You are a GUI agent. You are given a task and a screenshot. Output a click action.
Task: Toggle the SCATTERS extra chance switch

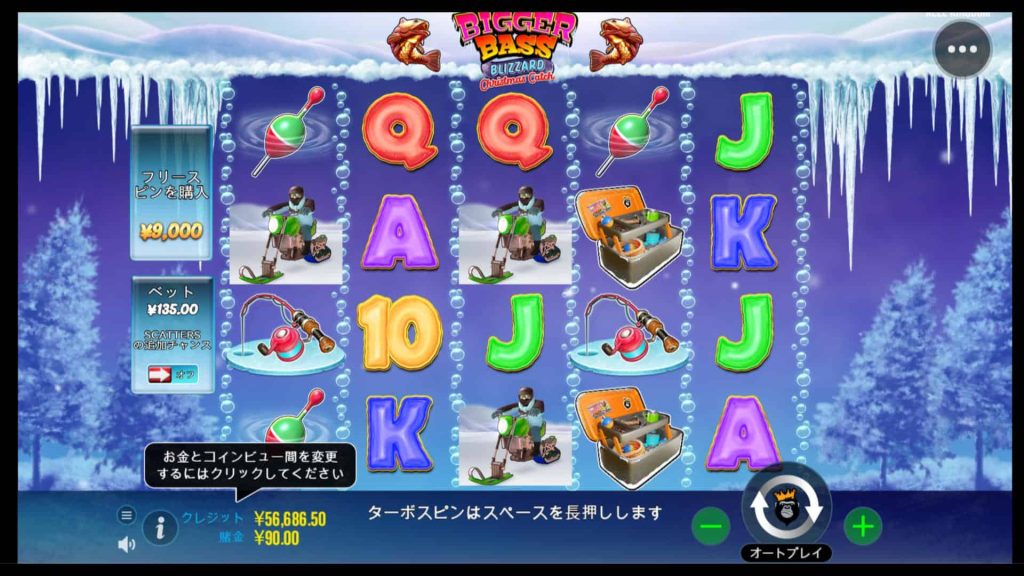click(172, 374)
